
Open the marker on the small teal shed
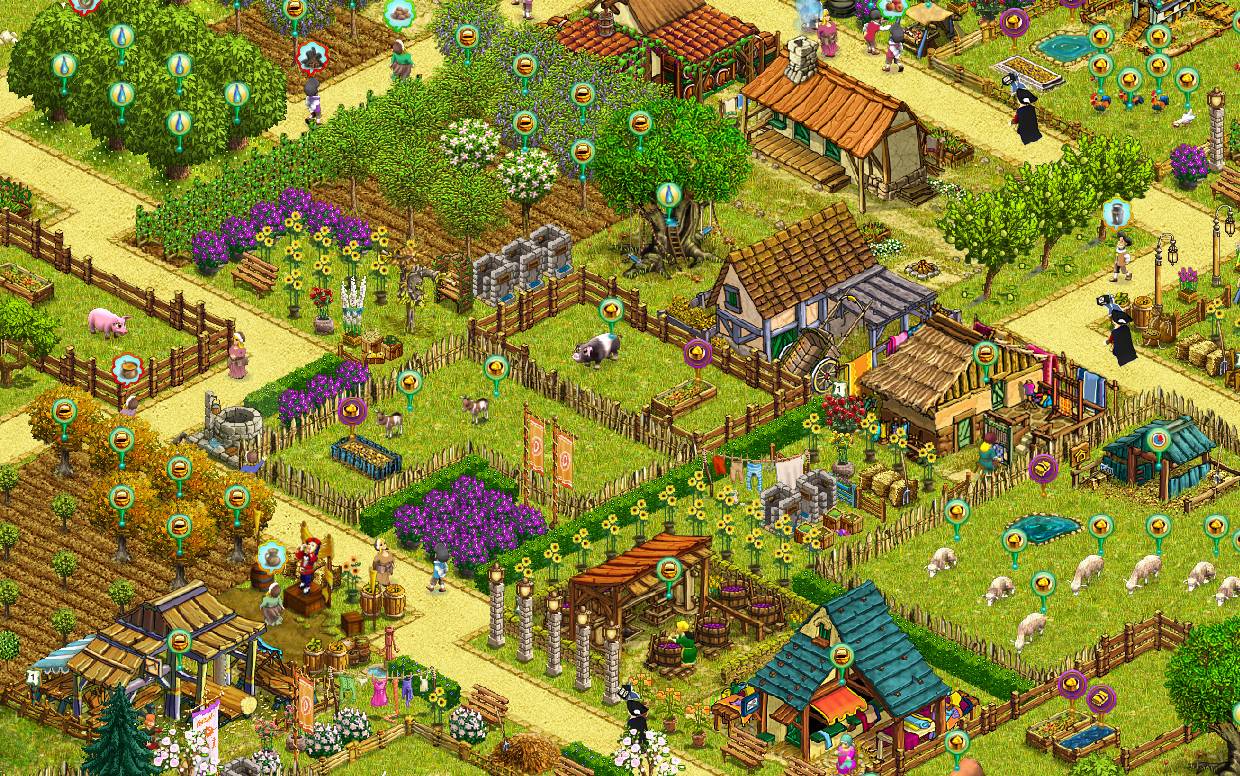(x=1159, y=438)
